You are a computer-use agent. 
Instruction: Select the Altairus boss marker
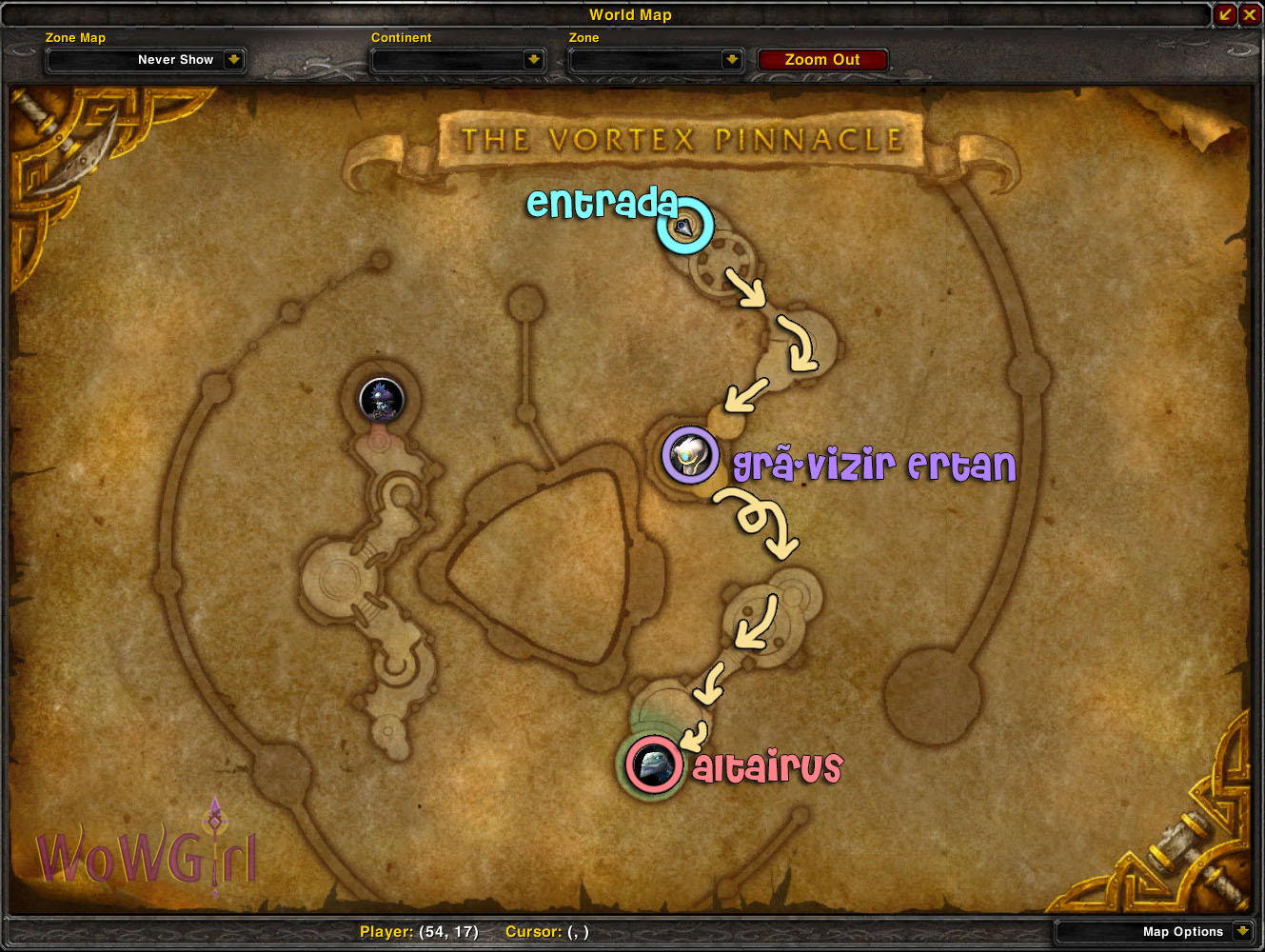tap(655, 764)
